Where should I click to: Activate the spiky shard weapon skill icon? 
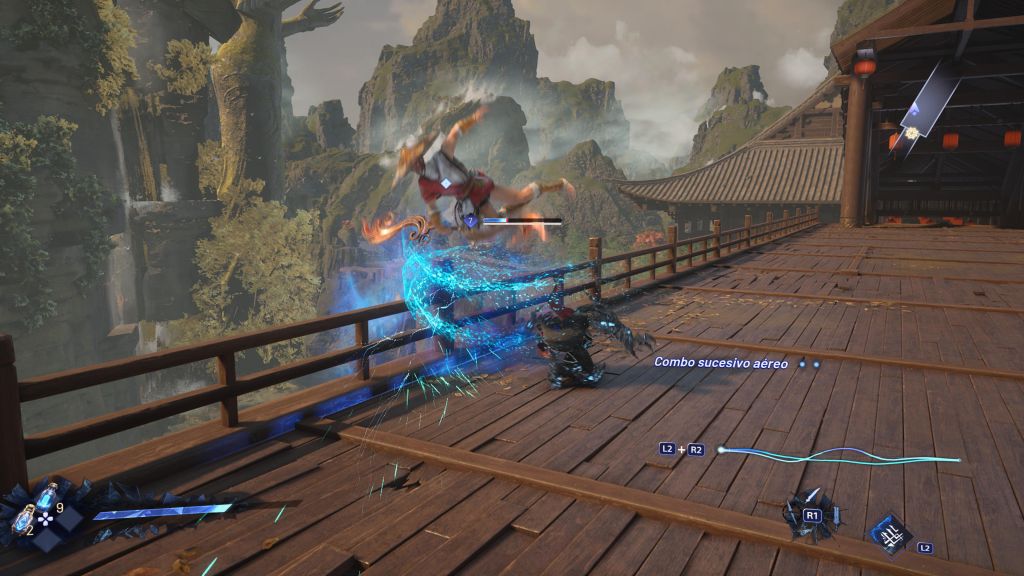(811, 512)
